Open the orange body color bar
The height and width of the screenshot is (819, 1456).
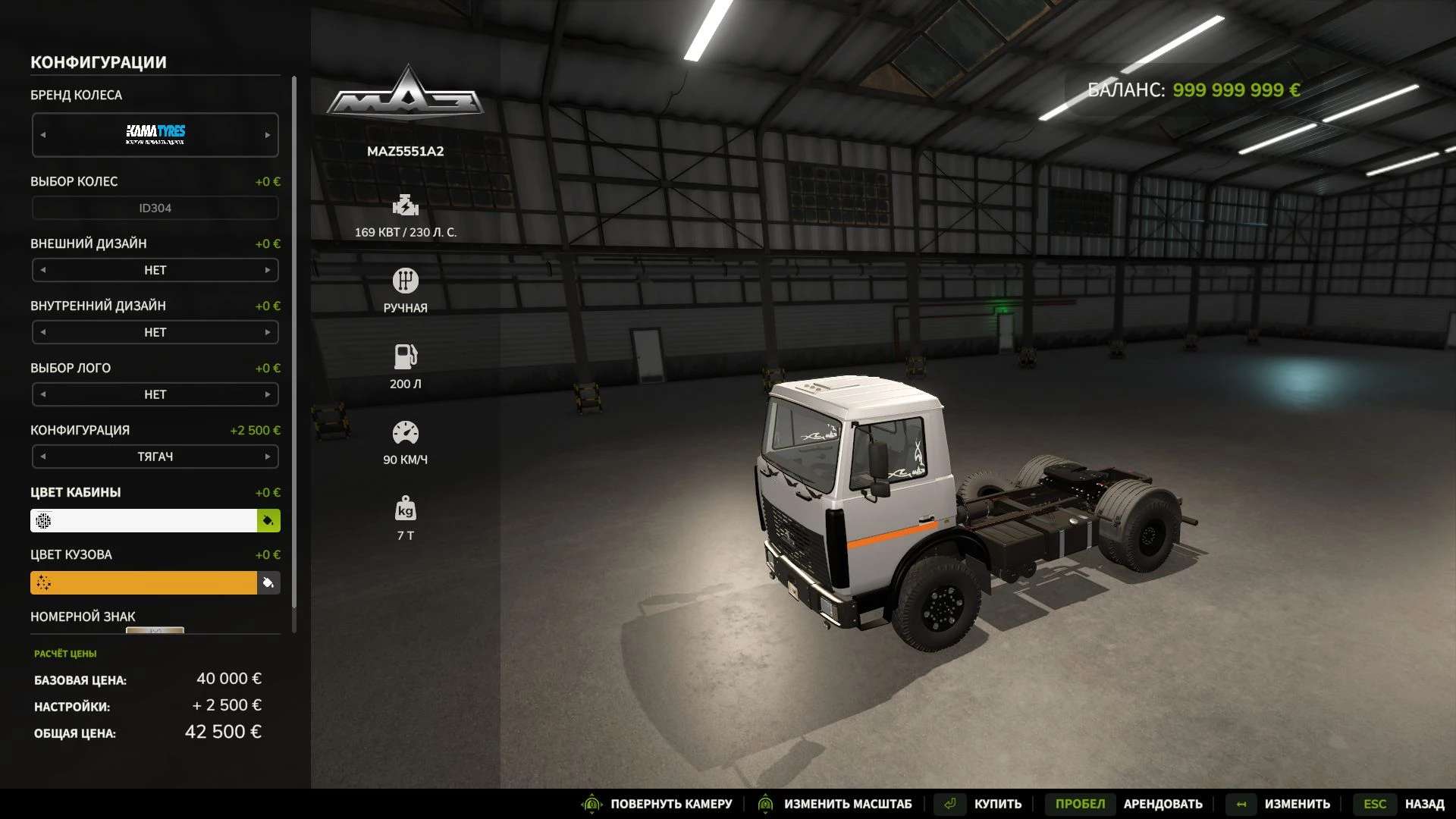pos(144,582)
